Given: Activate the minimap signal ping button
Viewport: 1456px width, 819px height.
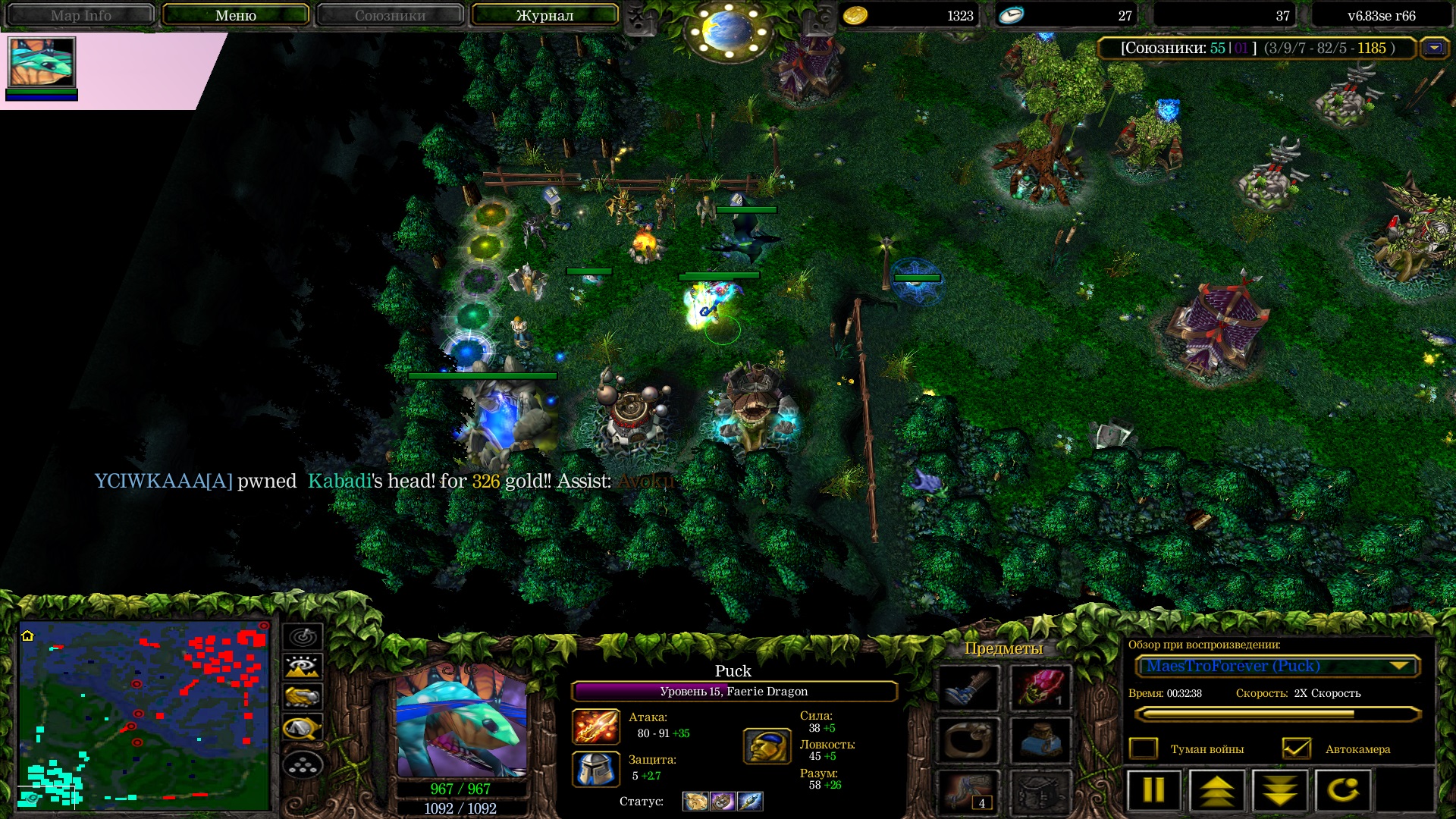Looking at the screenshot, I should coord(303,637).
